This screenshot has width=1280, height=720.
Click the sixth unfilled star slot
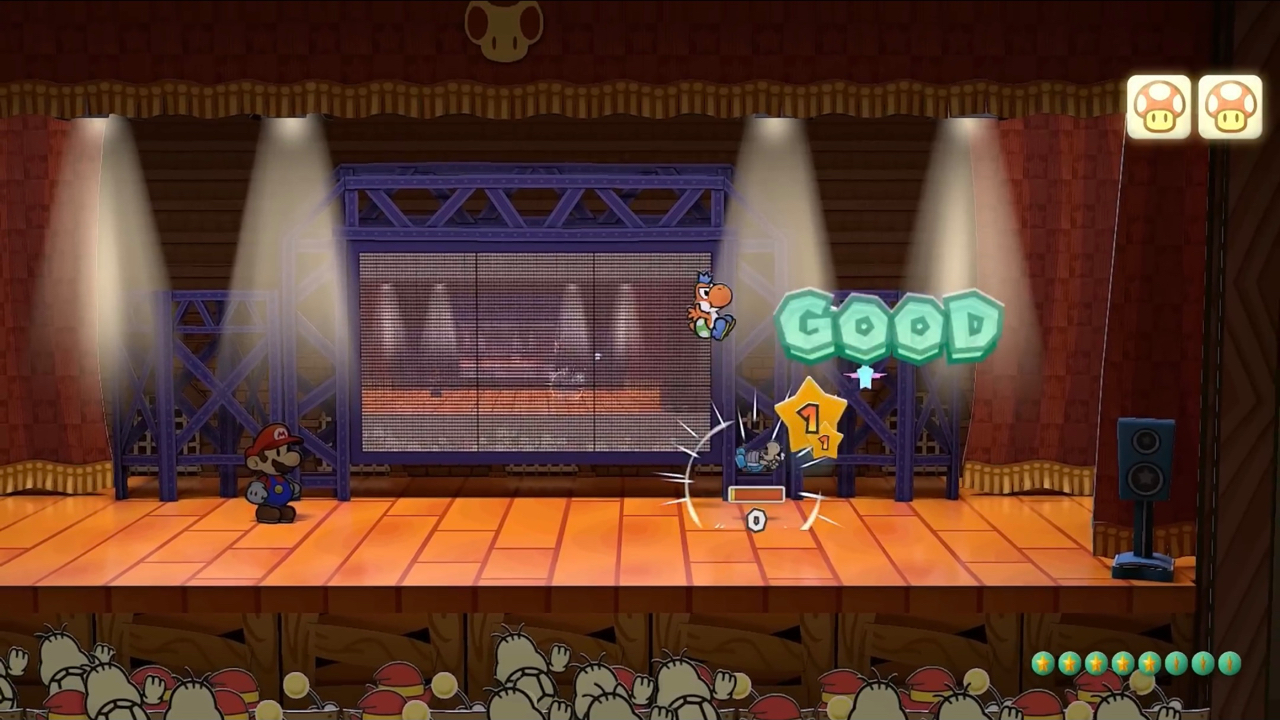[1177, 662]
